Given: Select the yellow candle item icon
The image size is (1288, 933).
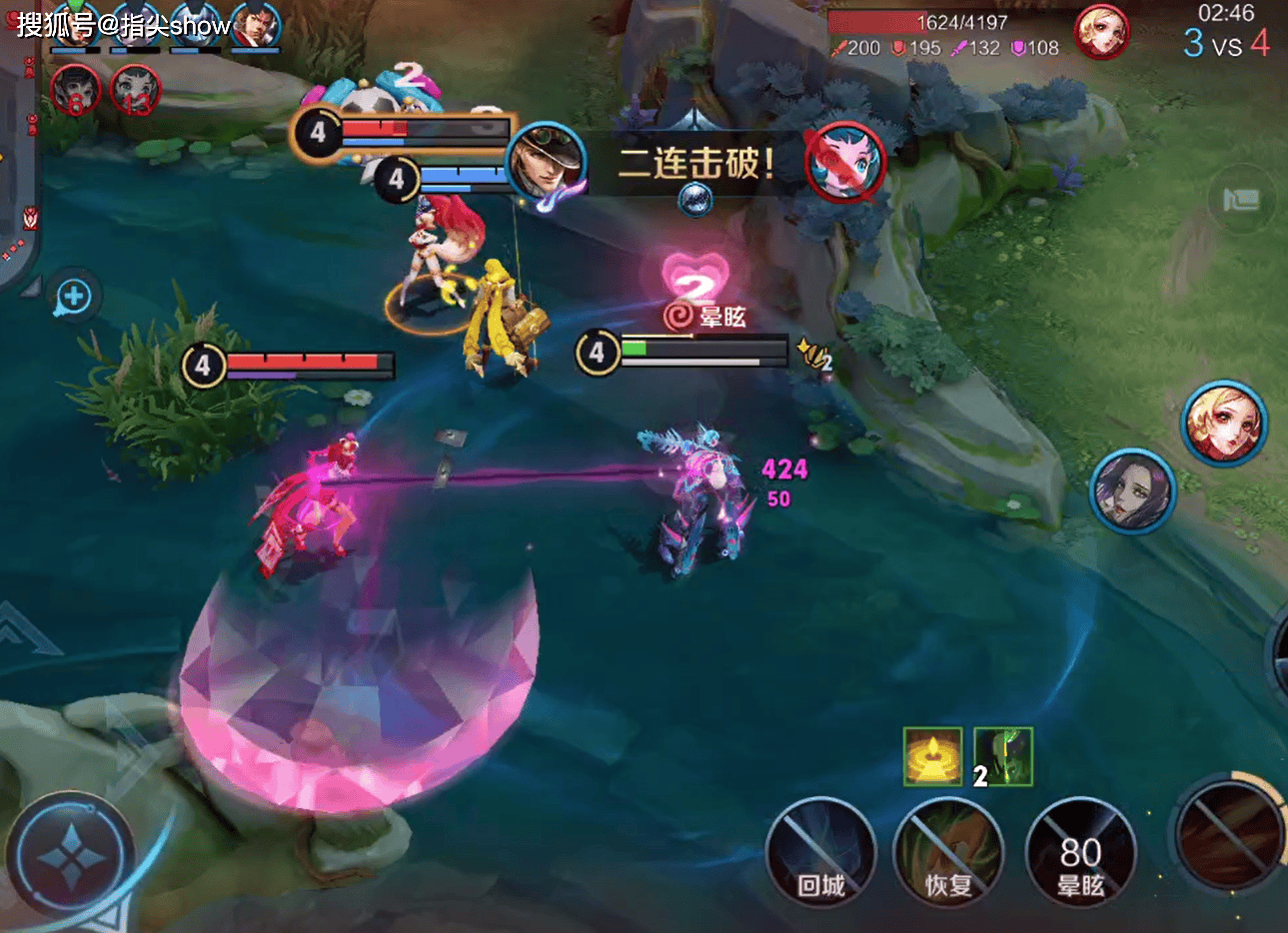Looking at the screenshot, I should click(x=932, y=756).
